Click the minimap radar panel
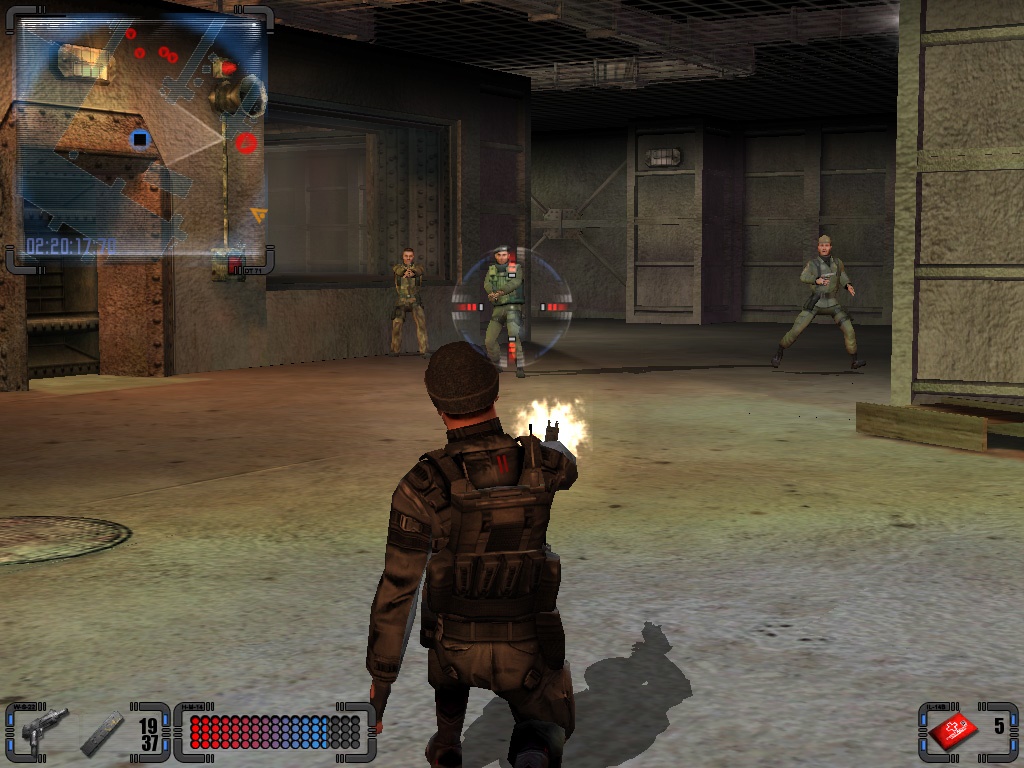This screenshot has height=768, width=1024. [x=140, y=140]
